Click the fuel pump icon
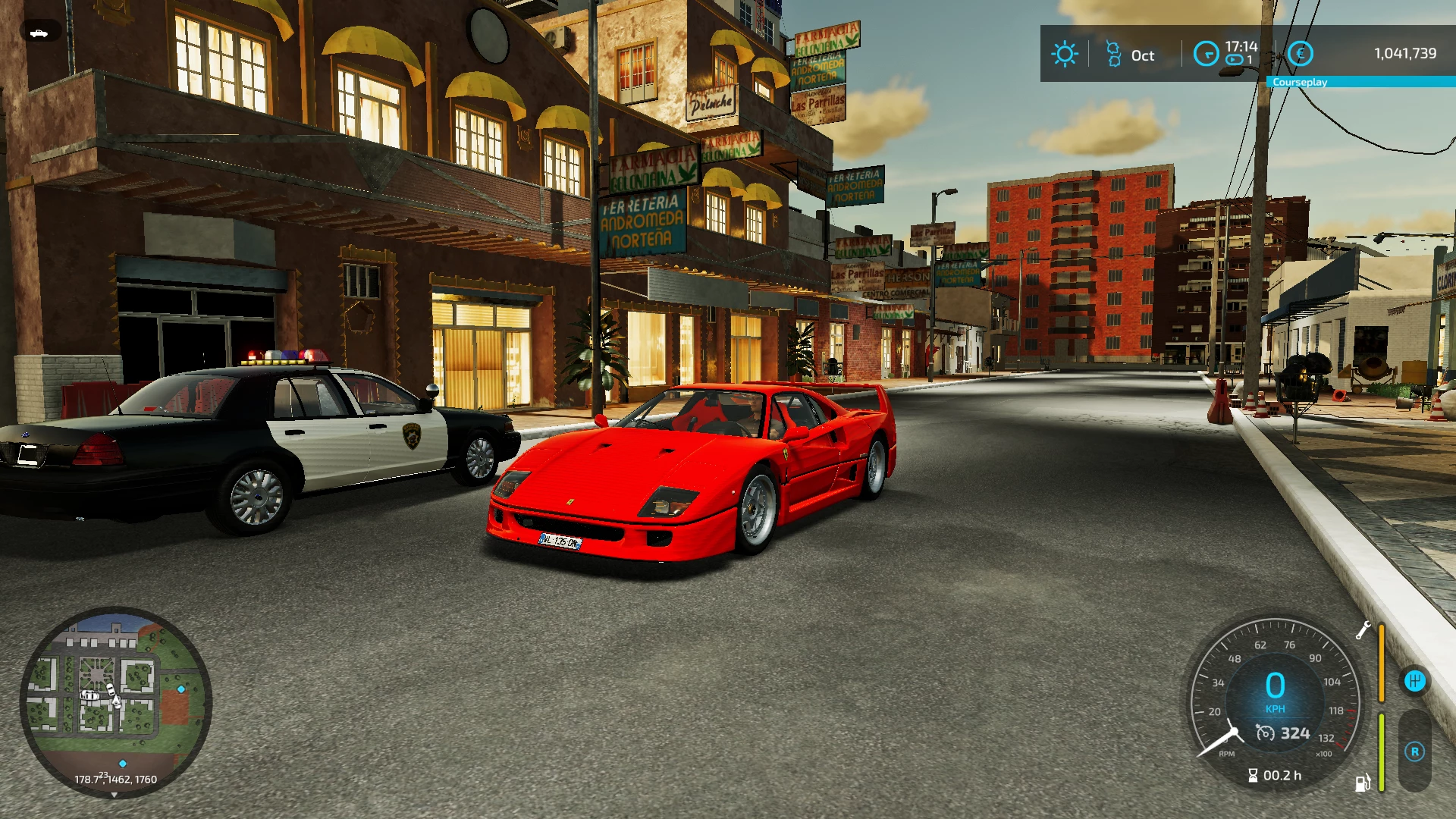Viewport: 1456px width, 819px height. click(1363, 783)
